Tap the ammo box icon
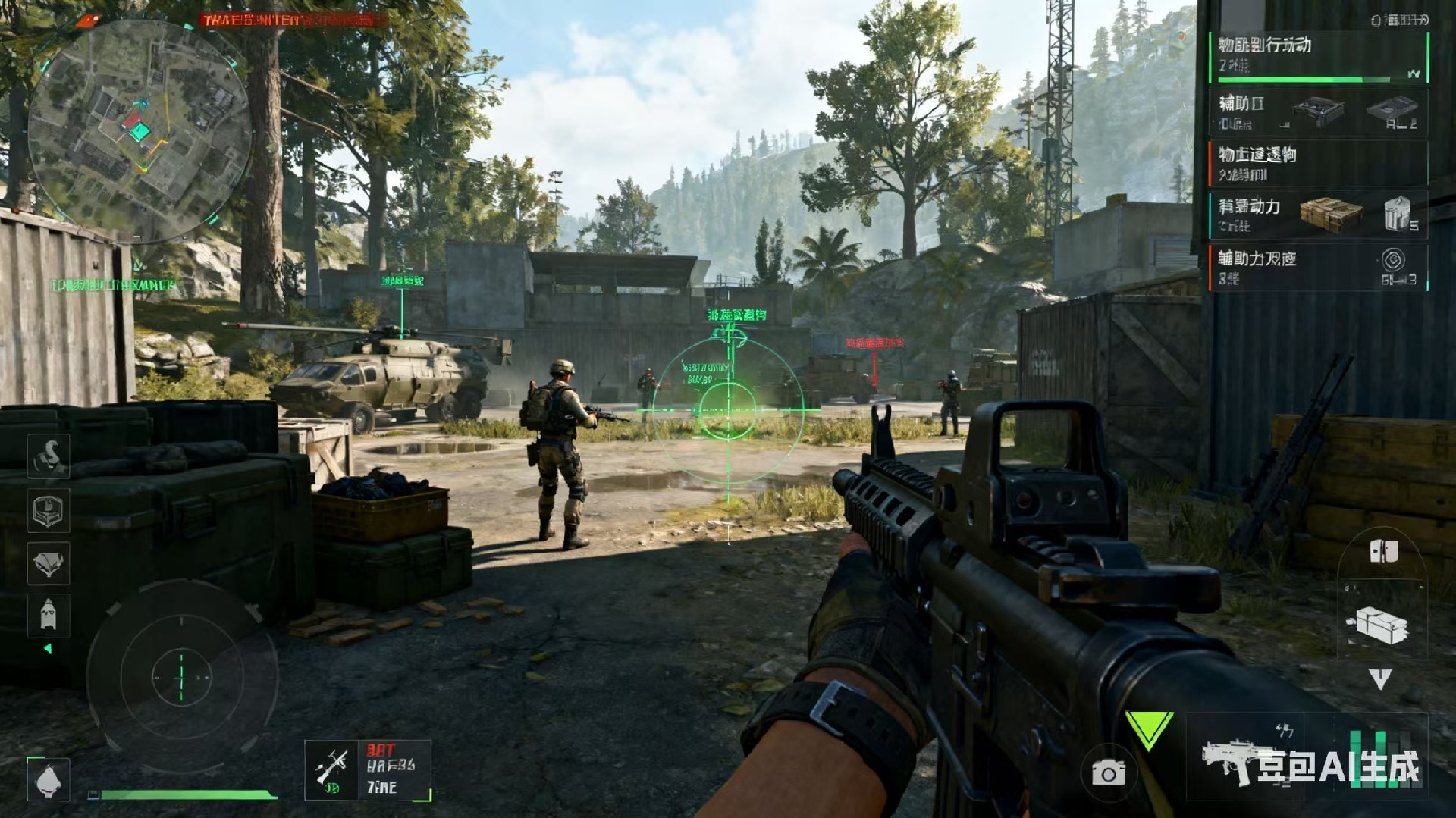 point(1379,625)
